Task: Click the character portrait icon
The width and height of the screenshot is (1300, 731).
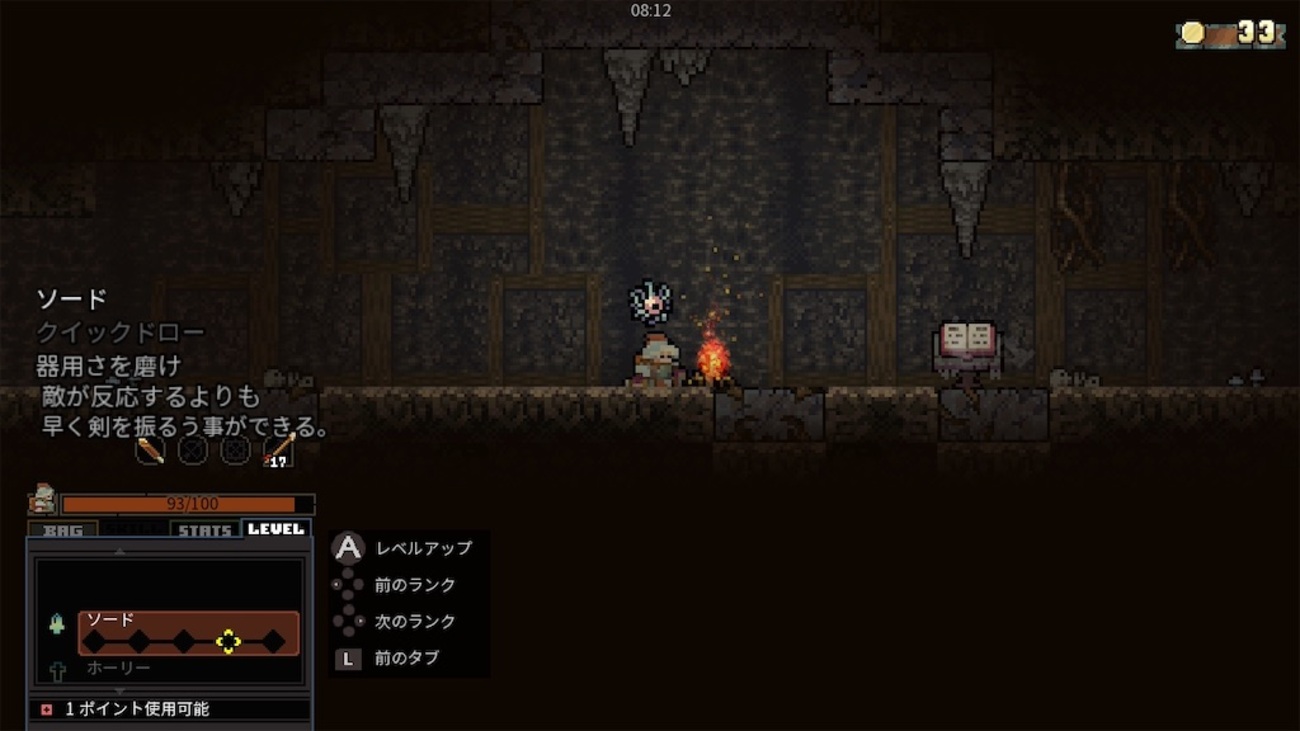Action: point(42,498)
